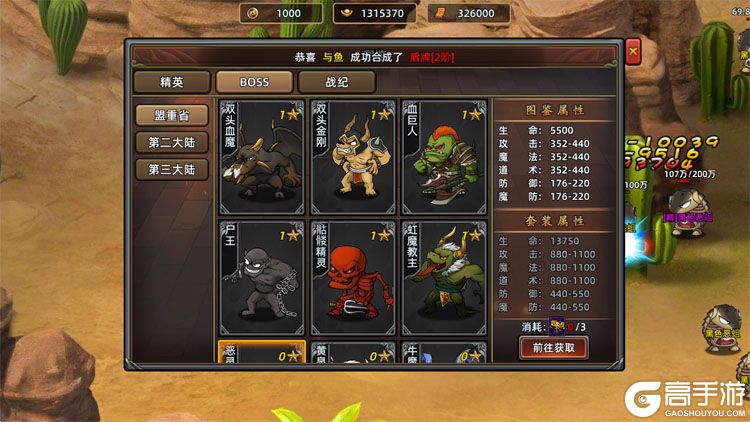The image size is (750, 422).
Task: Open the 战纪 tab
Action: [x=336, y=82]
